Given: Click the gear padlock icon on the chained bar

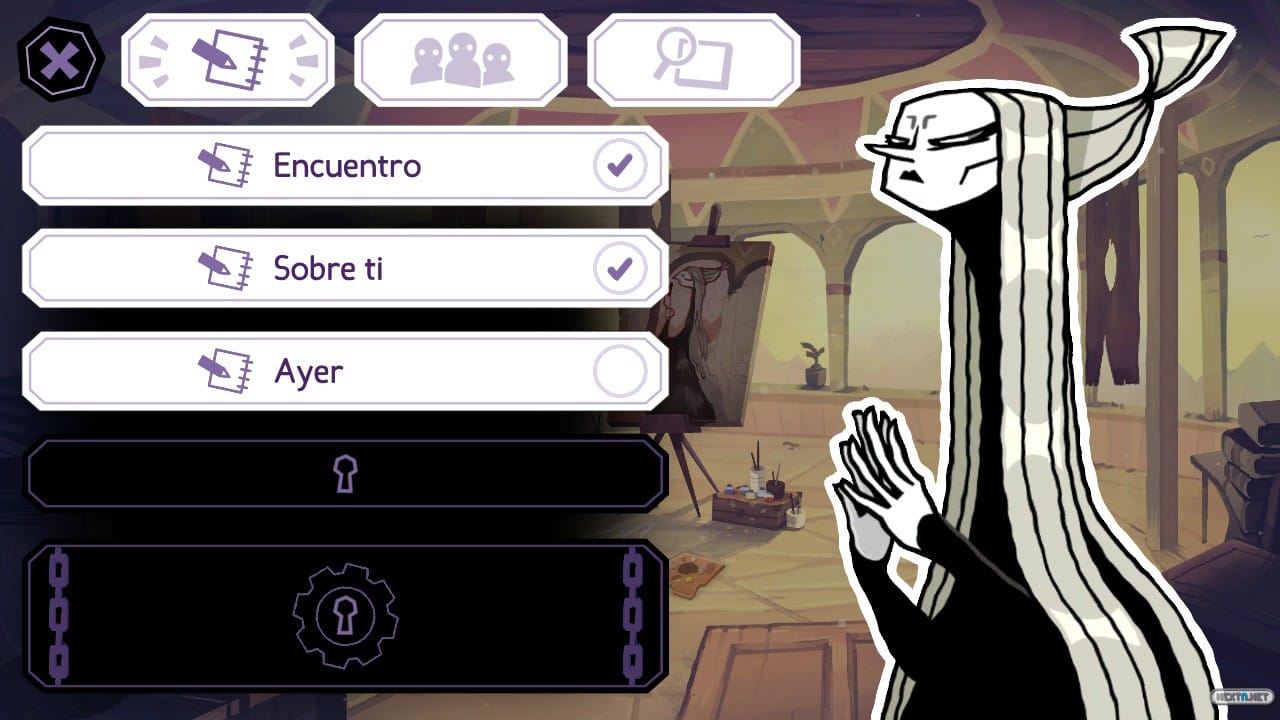Looking at the screenshot, I should [x=347, y=616].
